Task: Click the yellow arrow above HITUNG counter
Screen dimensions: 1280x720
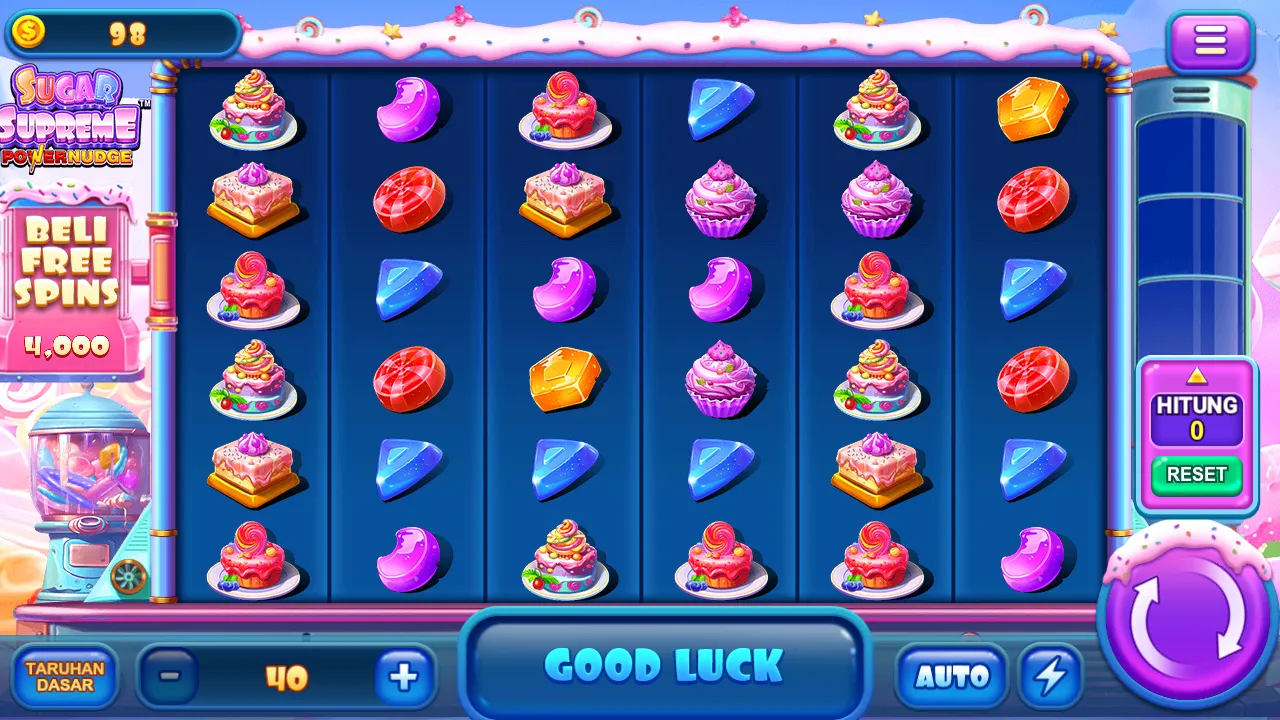Action: (x=1196, y=378)
